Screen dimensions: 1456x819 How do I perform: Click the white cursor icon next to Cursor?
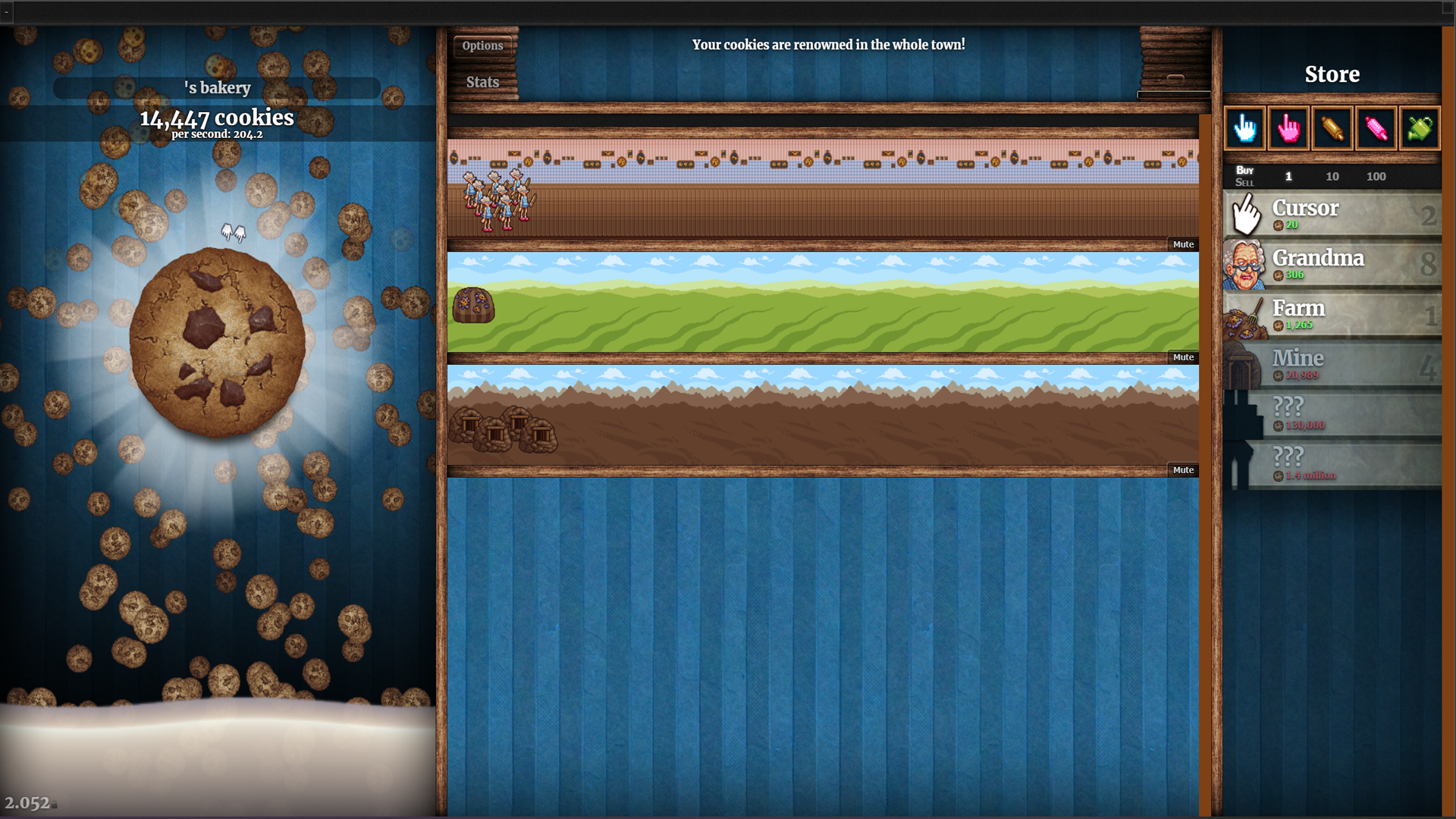click(x=1246, y=213)
